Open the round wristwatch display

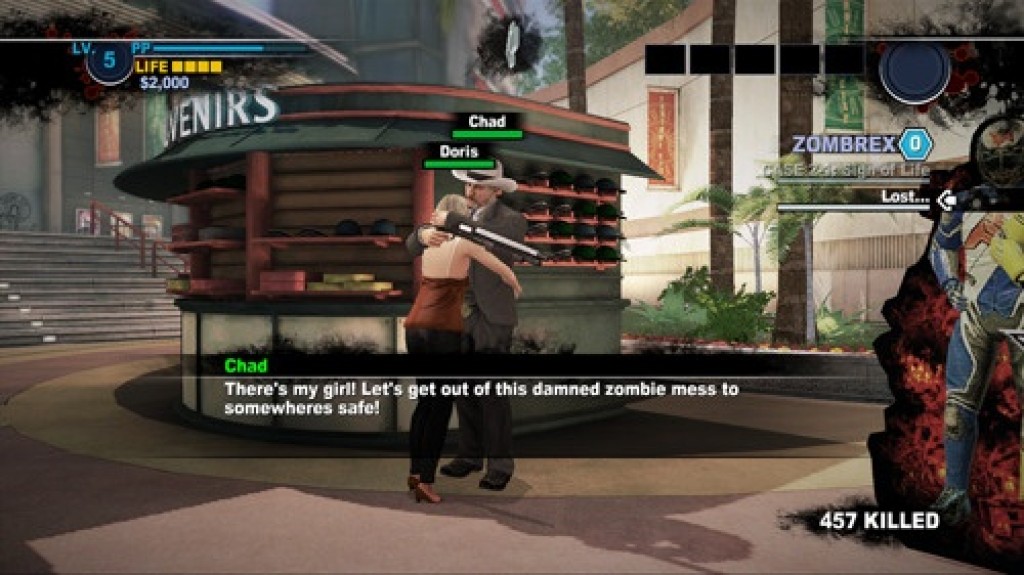coord(914,72)
